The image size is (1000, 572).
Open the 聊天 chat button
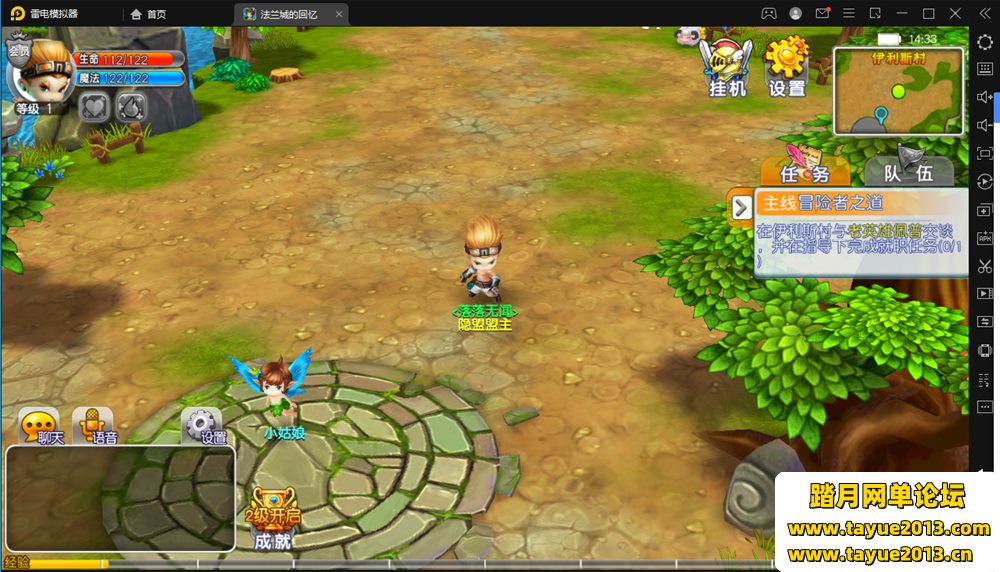[x=40, y=427]
